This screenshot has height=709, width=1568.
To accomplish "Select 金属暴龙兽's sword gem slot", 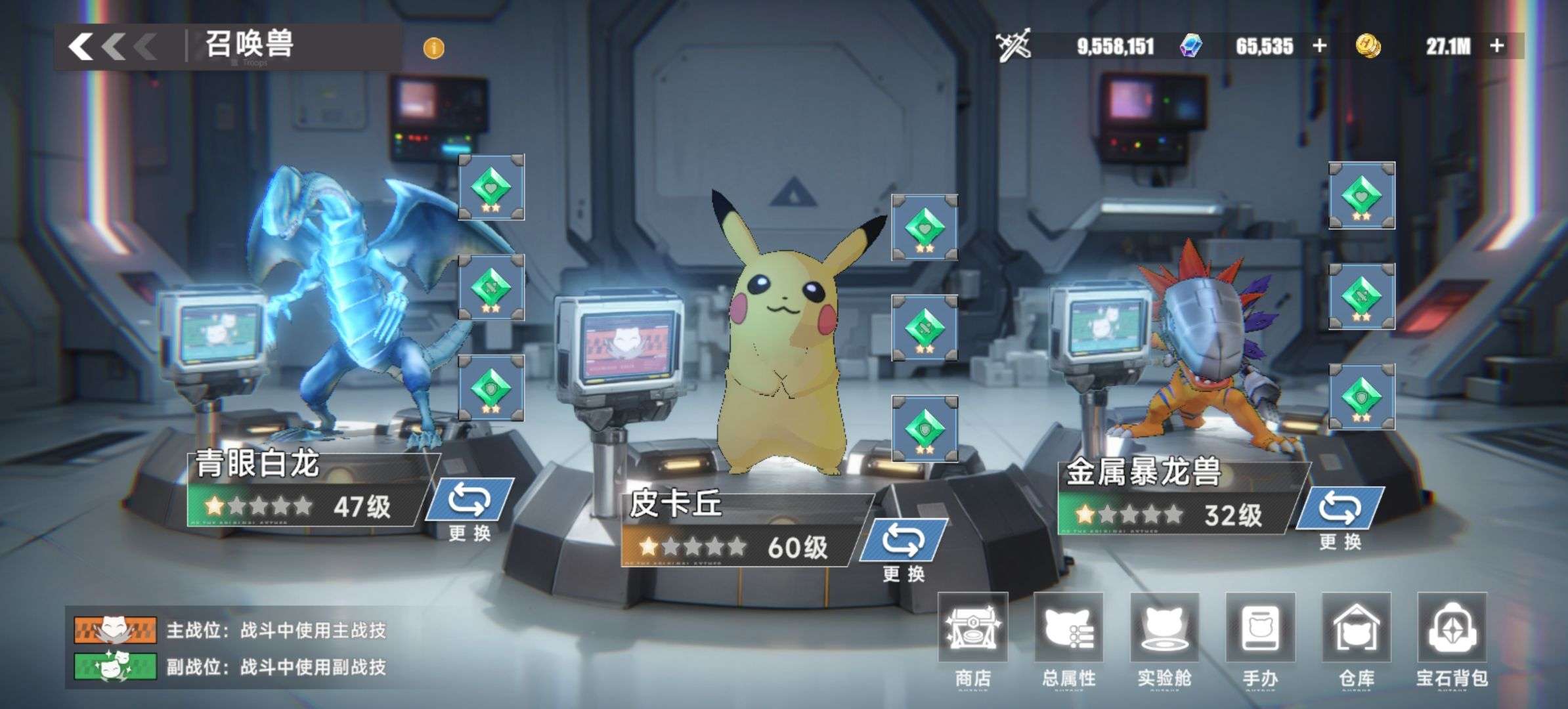I will click(x=1362, y=296).
